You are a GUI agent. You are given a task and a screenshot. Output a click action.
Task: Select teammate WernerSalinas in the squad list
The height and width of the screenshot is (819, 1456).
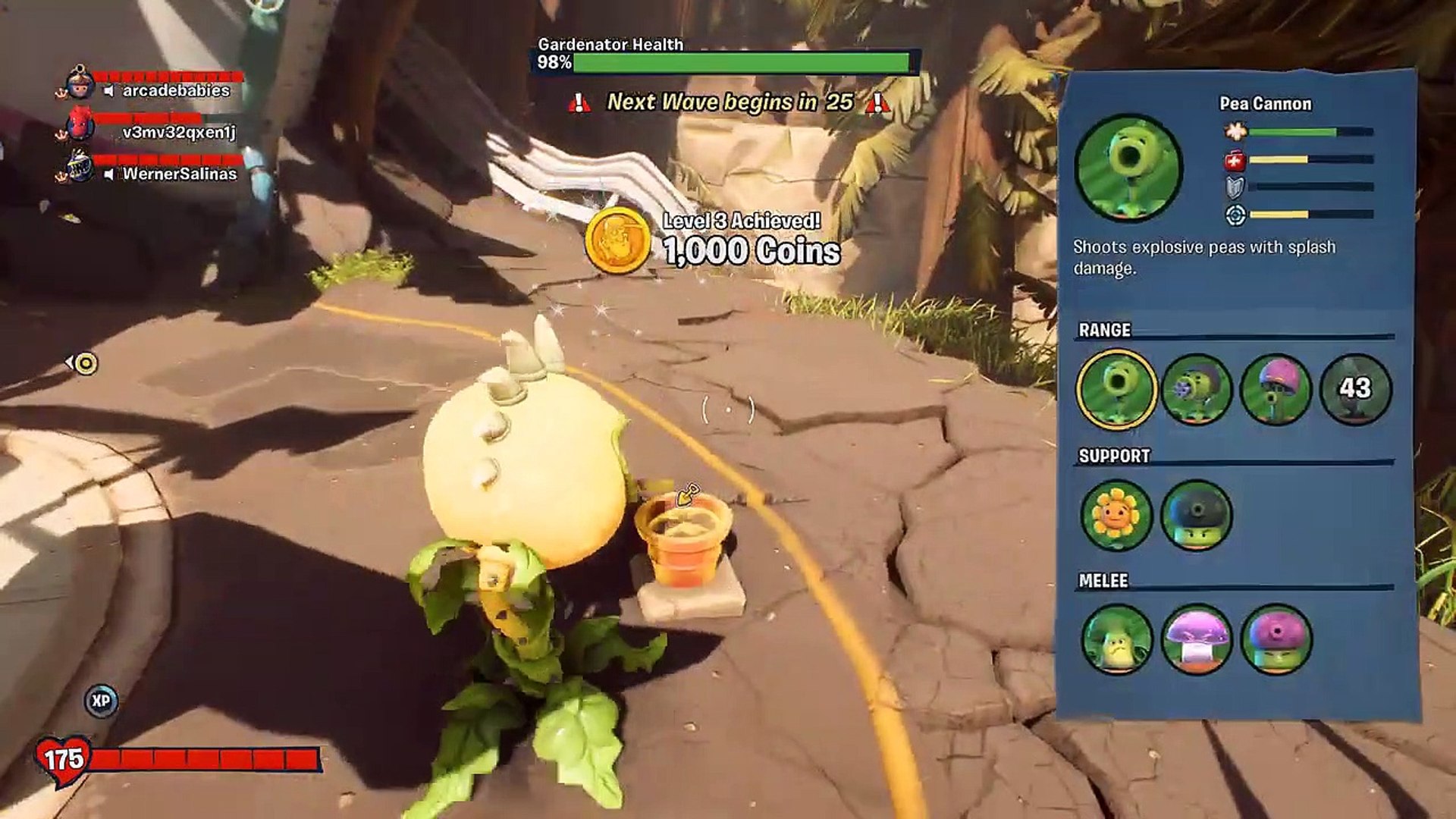tap(180, 174)
